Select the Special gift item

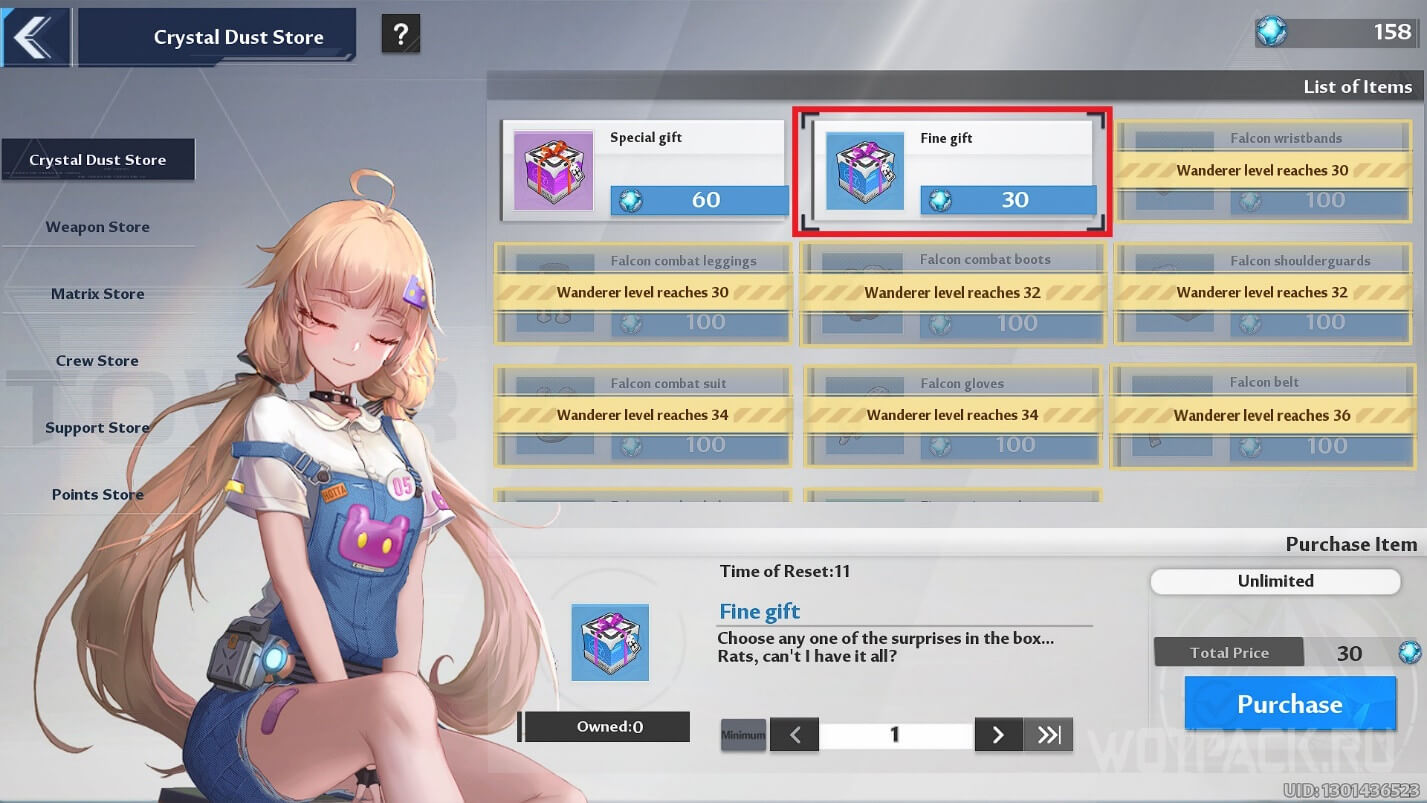[645, 170]
